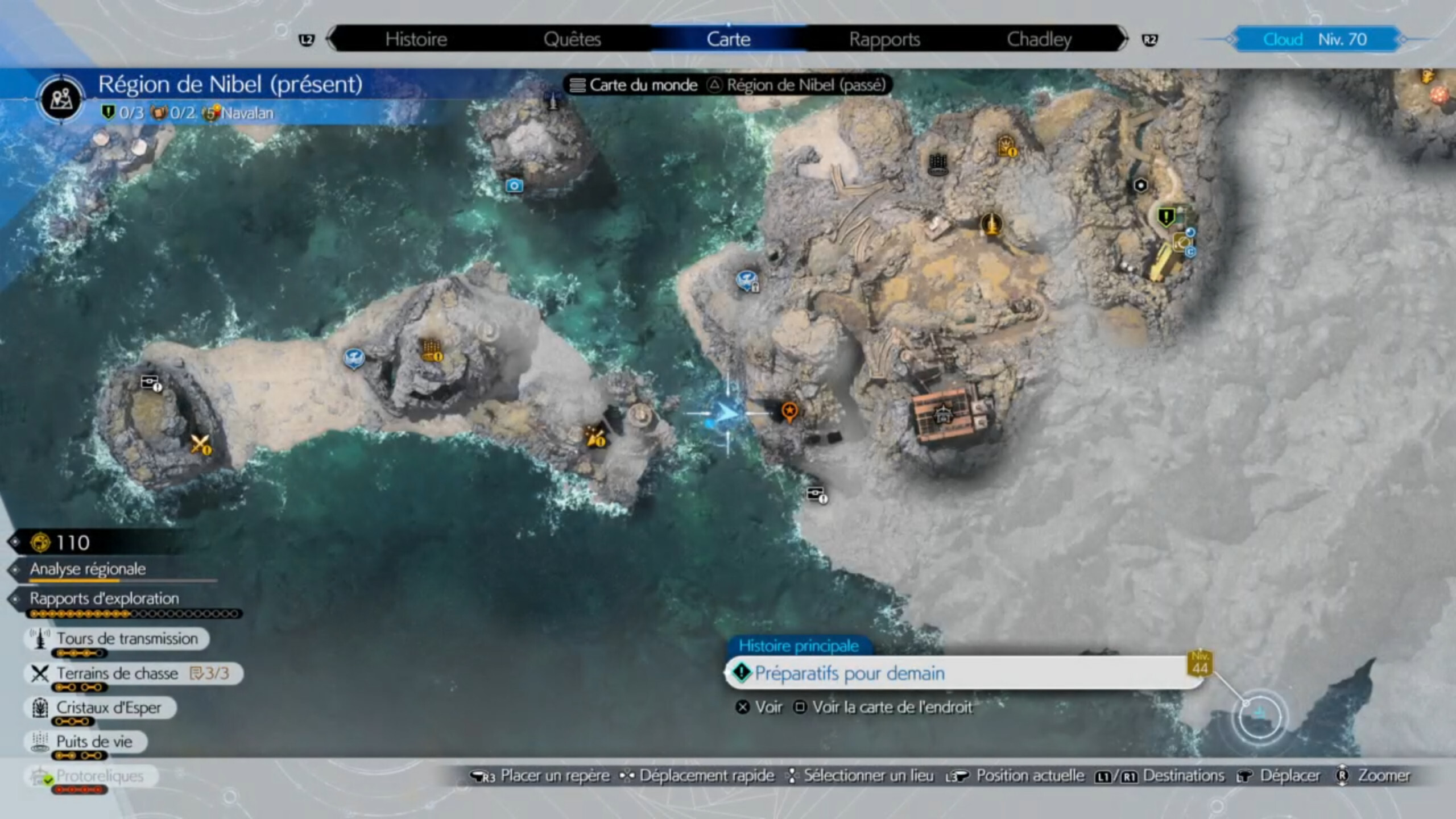Filter map by Tours de transmission

tap(126, 639)
